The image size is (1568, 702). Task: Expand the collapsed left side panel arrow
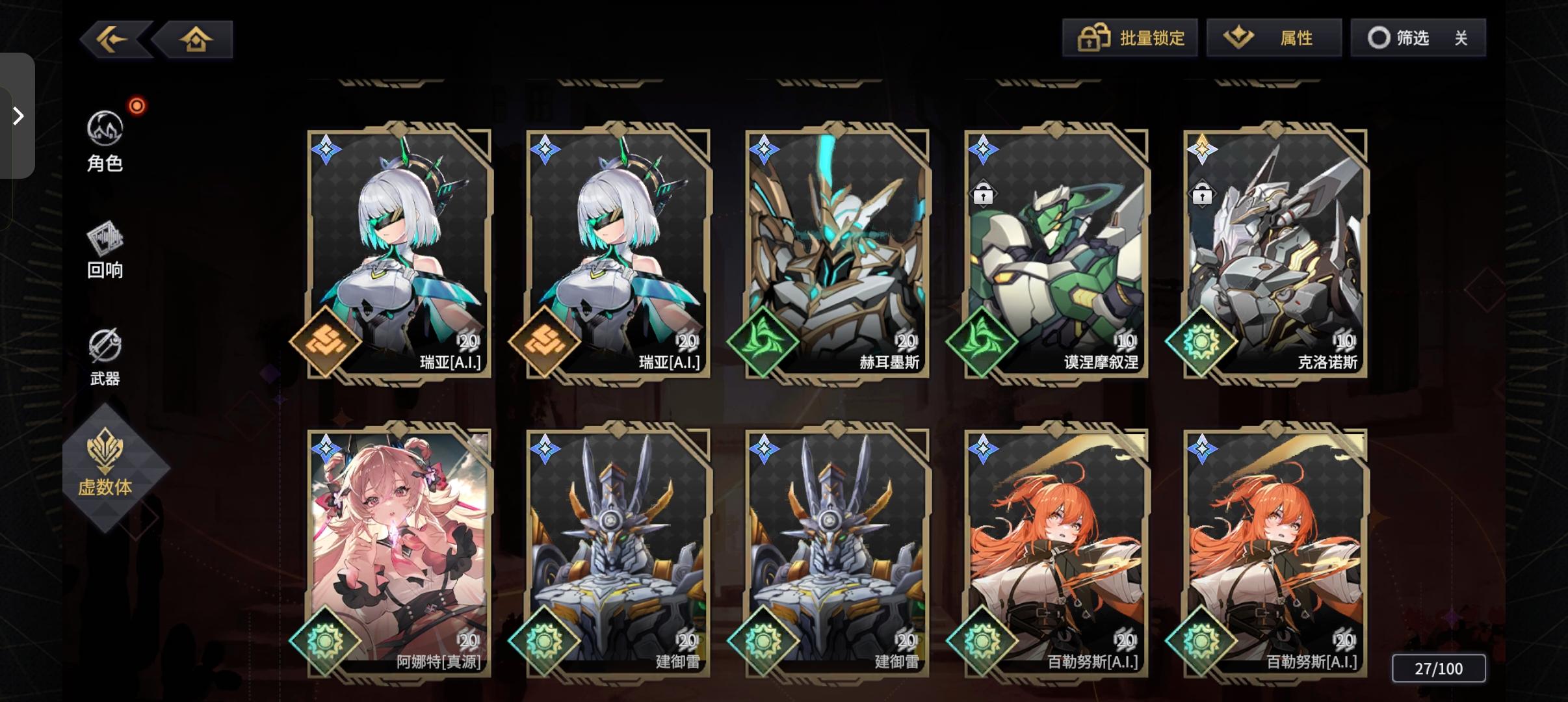(x=18, y=116)
